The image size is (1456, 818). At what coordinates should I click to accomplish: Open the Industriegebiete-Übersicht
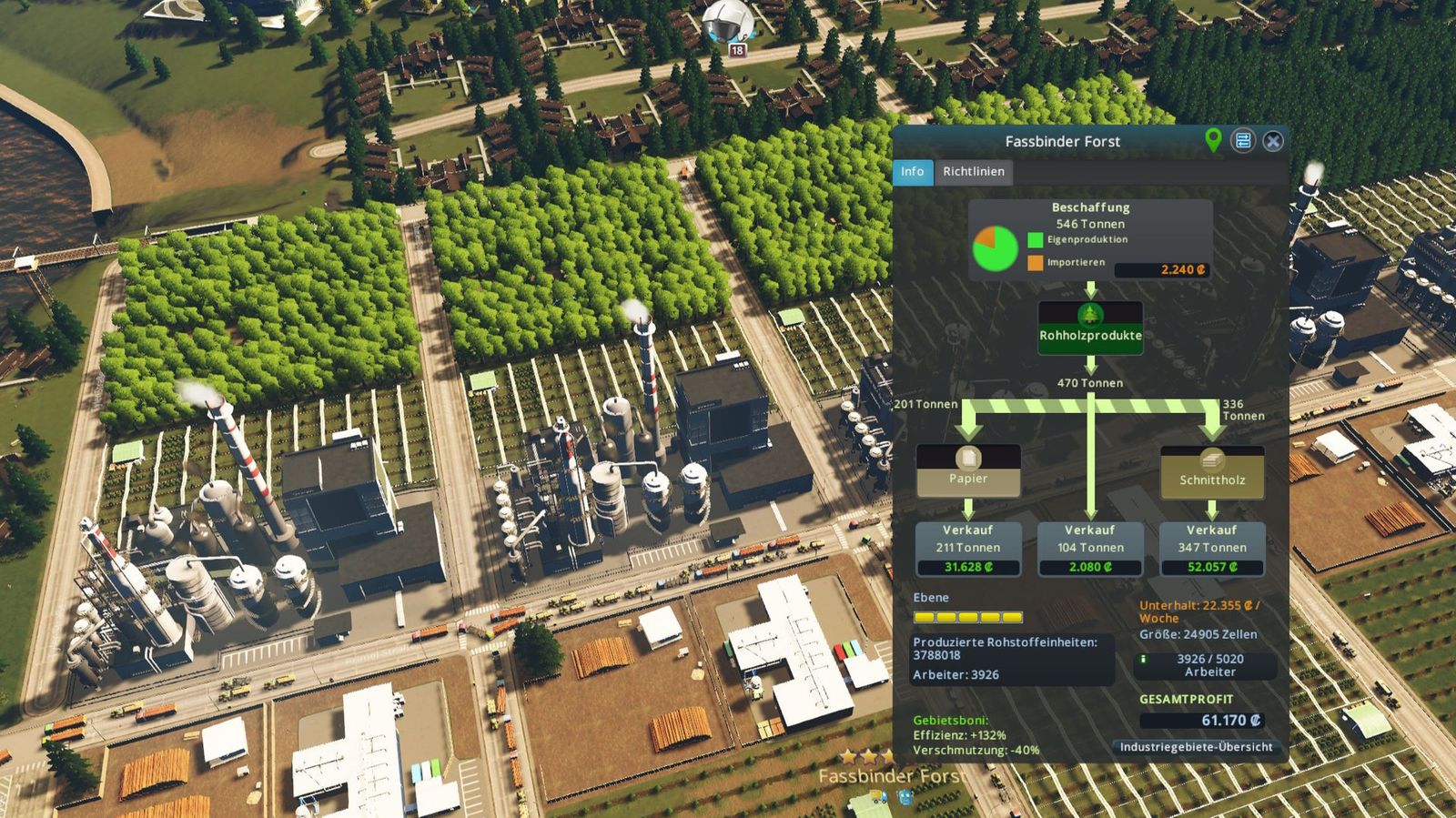click(1197, 746)
